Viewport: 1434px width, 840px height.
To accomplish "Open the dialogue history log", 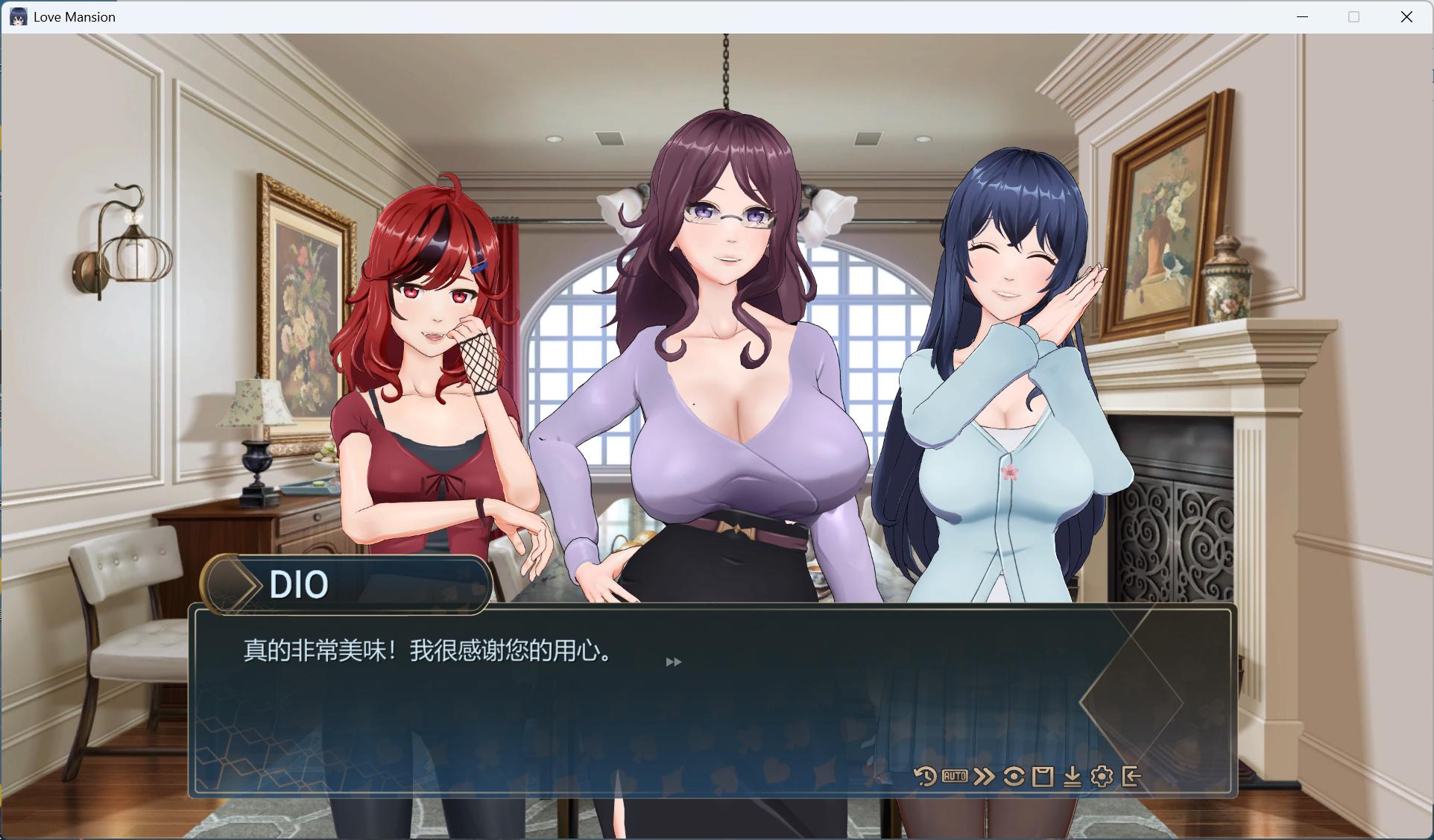I will [x=924, y=776].
